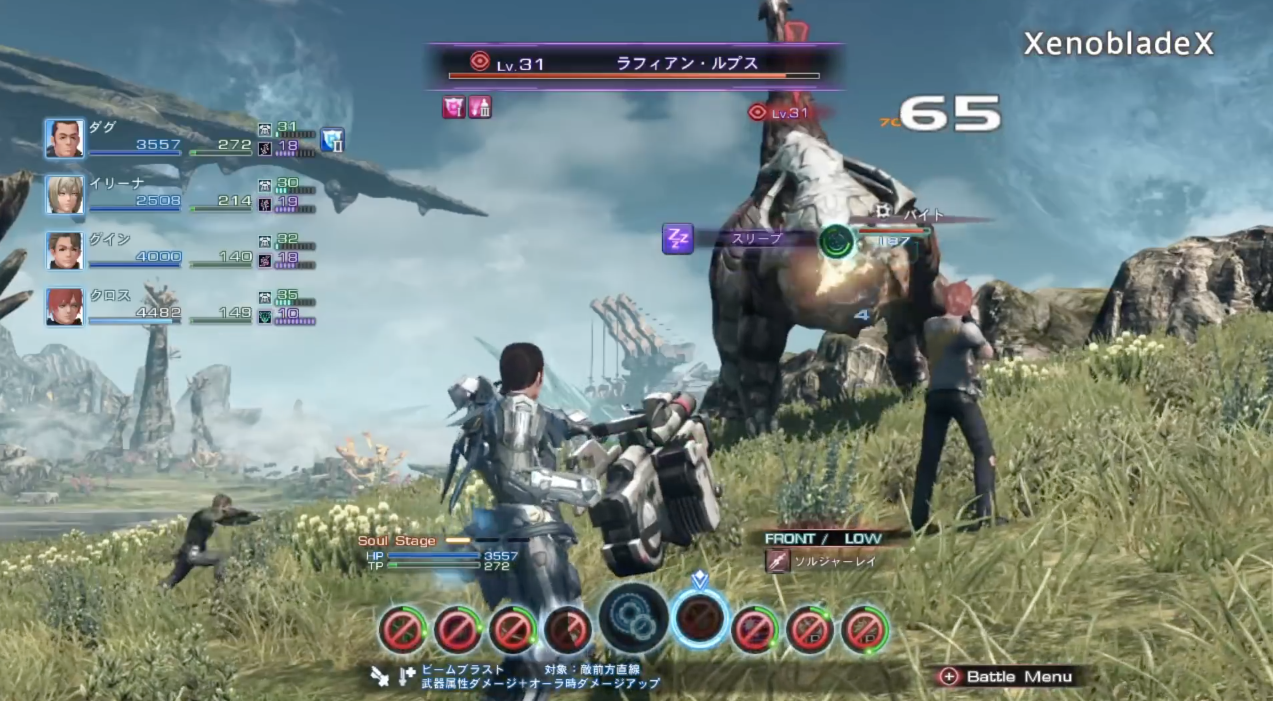Click the purple スリープ status icon
Viewport: 1273px width, 701px height.
pos(678,239)
